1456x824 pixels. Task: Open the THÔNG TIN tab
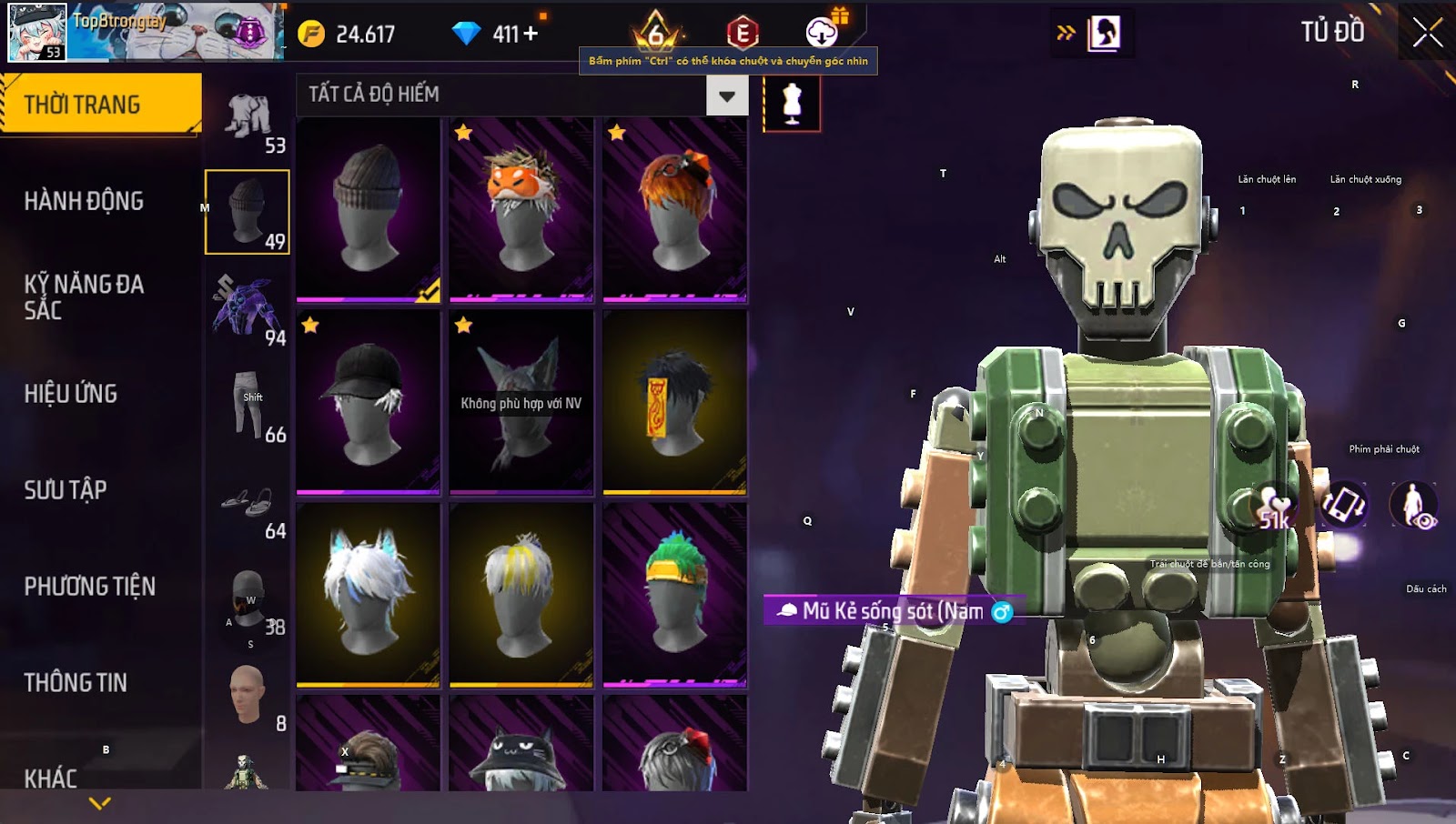[x=76, y=683]
